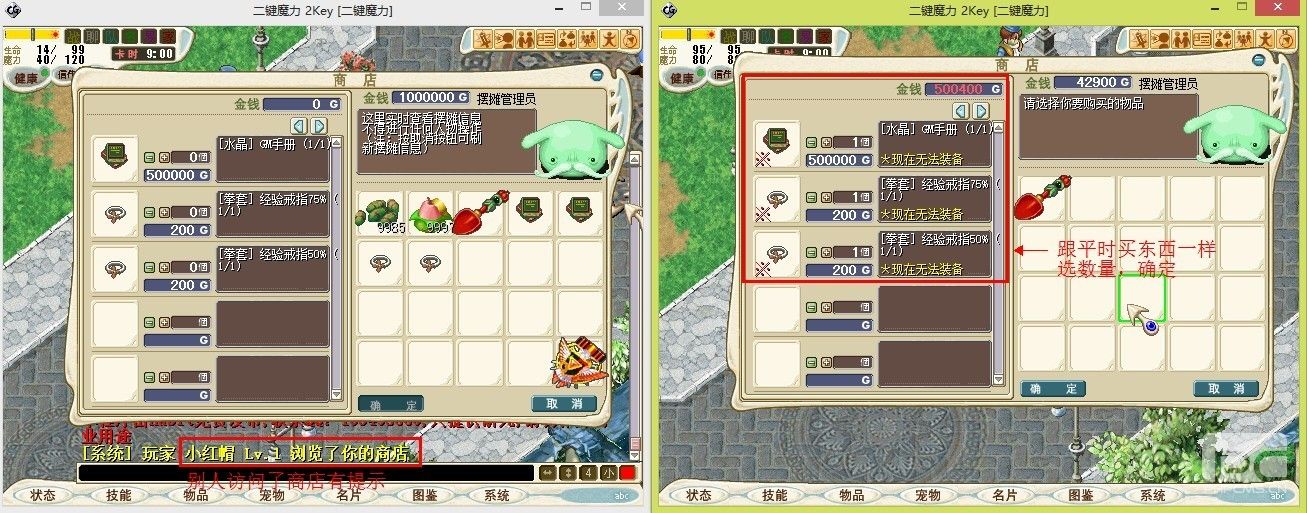Screen dimensions: 1307x513
Task: Open 物品 in the right window's bottom menu
Action: pos(851,495)
